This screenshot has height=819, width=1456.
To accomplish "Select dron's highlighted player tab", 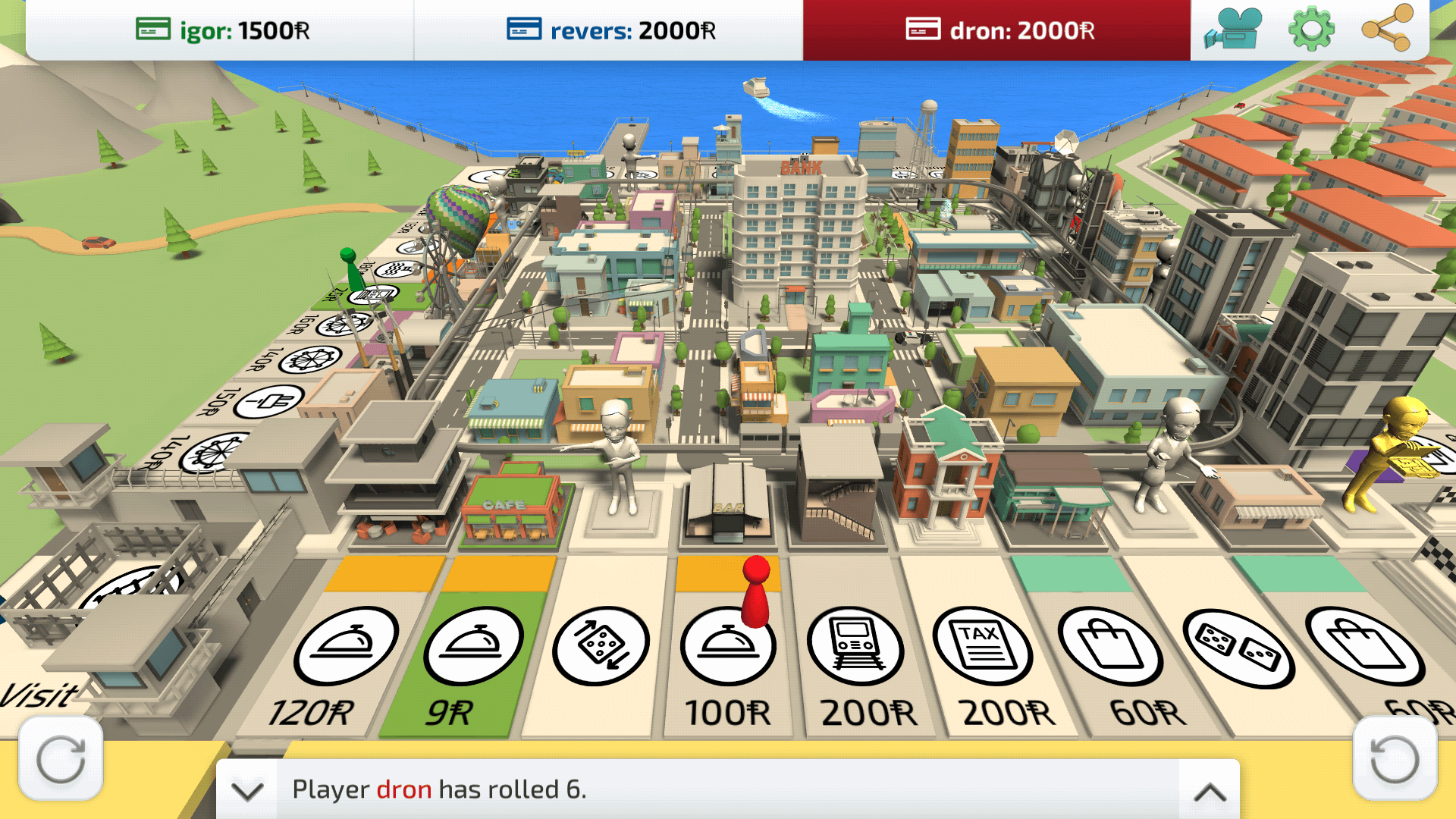I will (998, 30).
